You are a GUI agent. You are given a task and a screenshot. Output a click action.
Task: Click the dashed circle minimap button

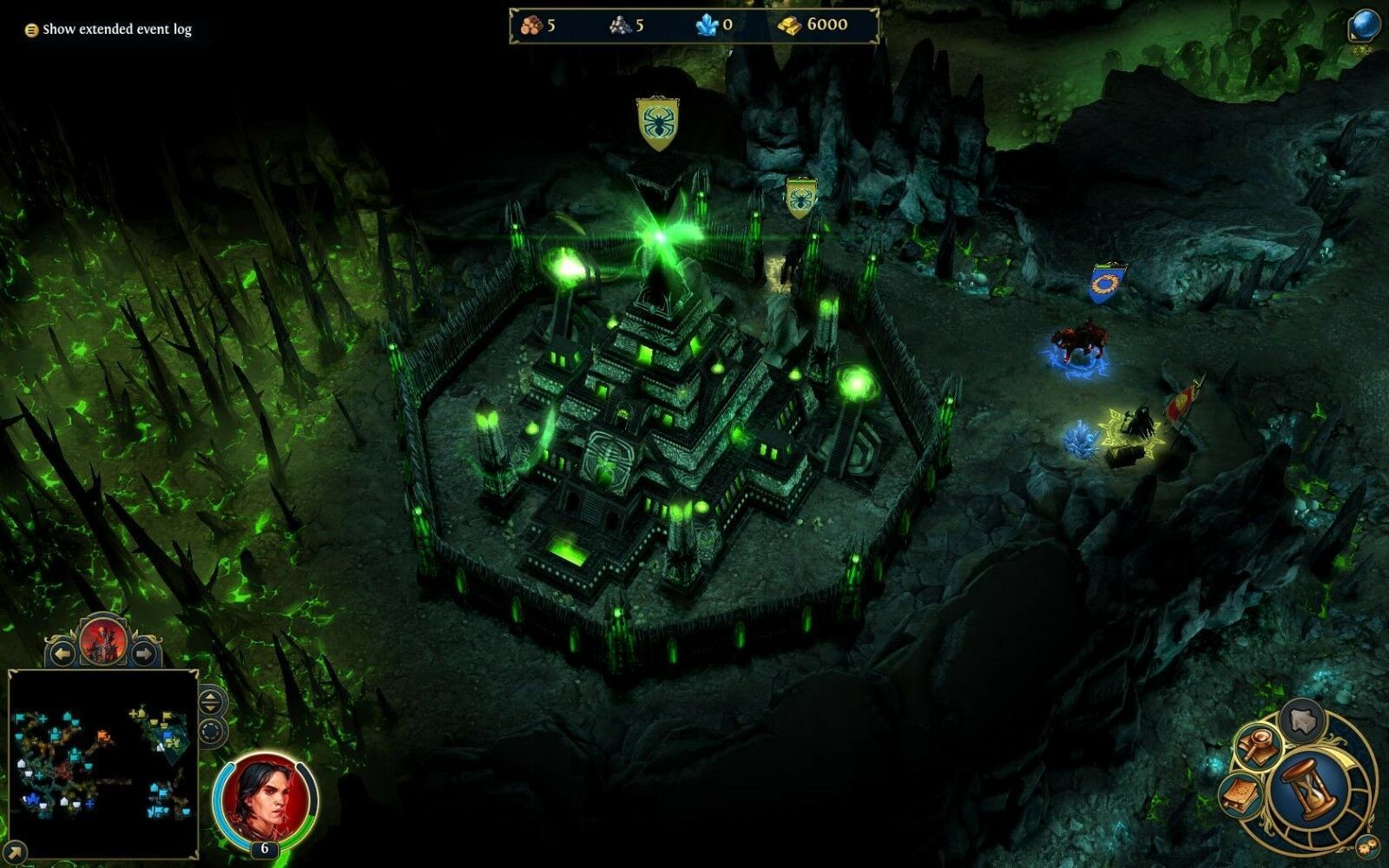click(x=212, y=732)
